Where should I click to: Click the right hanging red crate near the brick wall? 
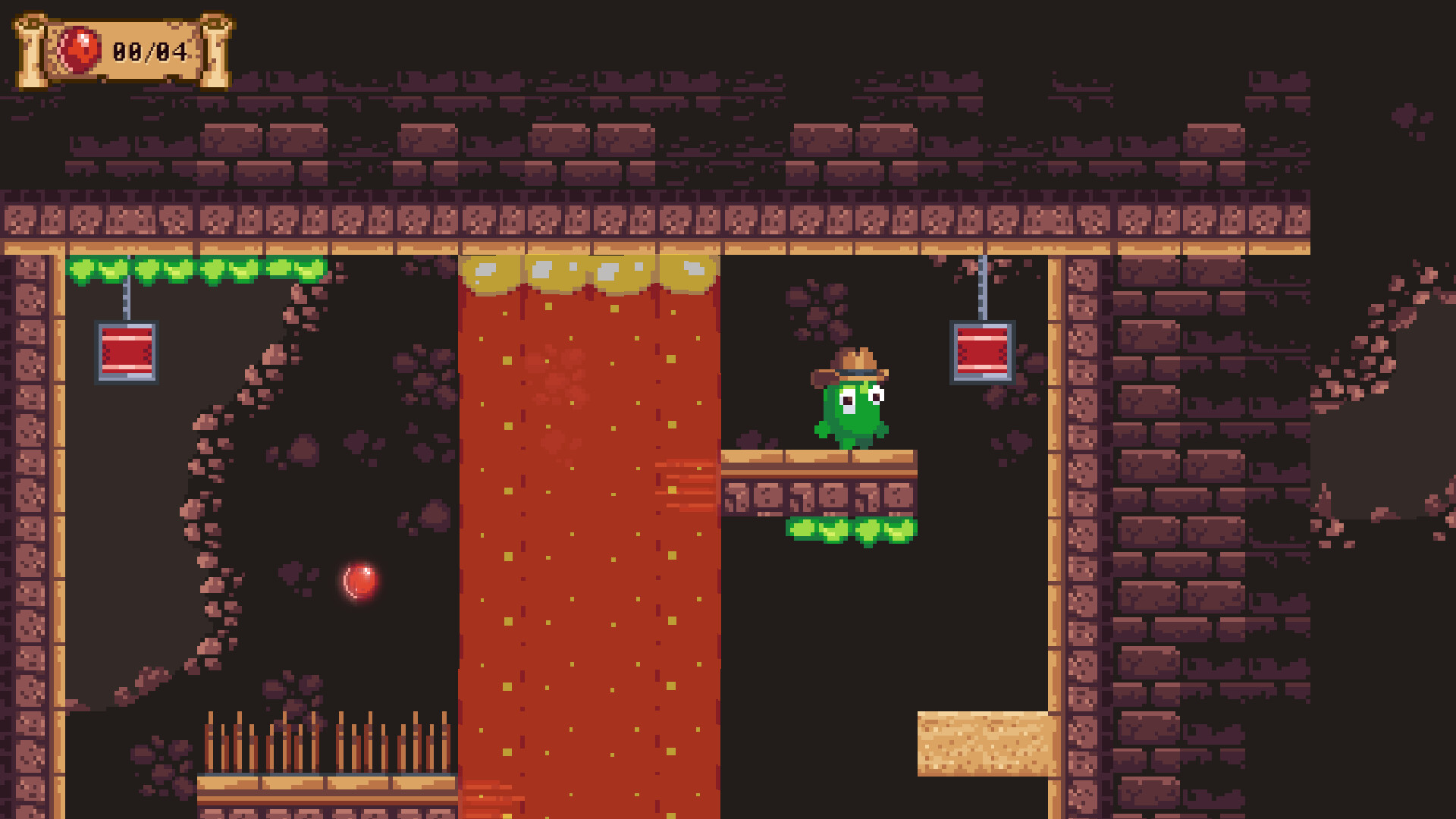(x=982, y=350)
